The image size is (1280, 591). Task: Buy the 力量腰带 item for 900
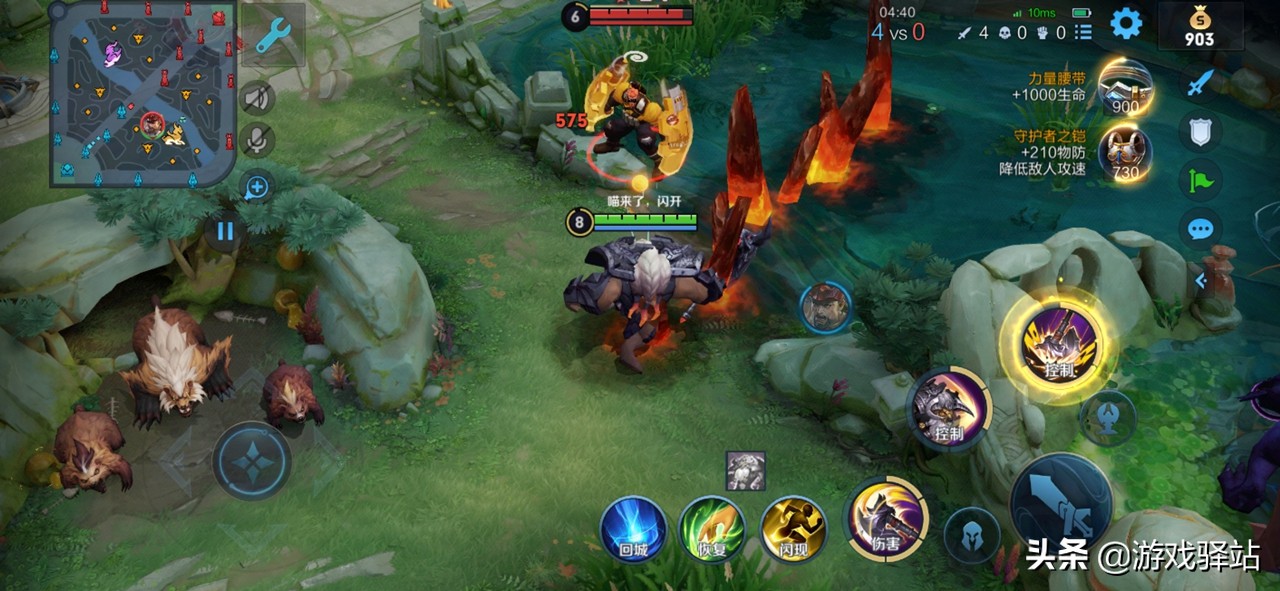1125,86
